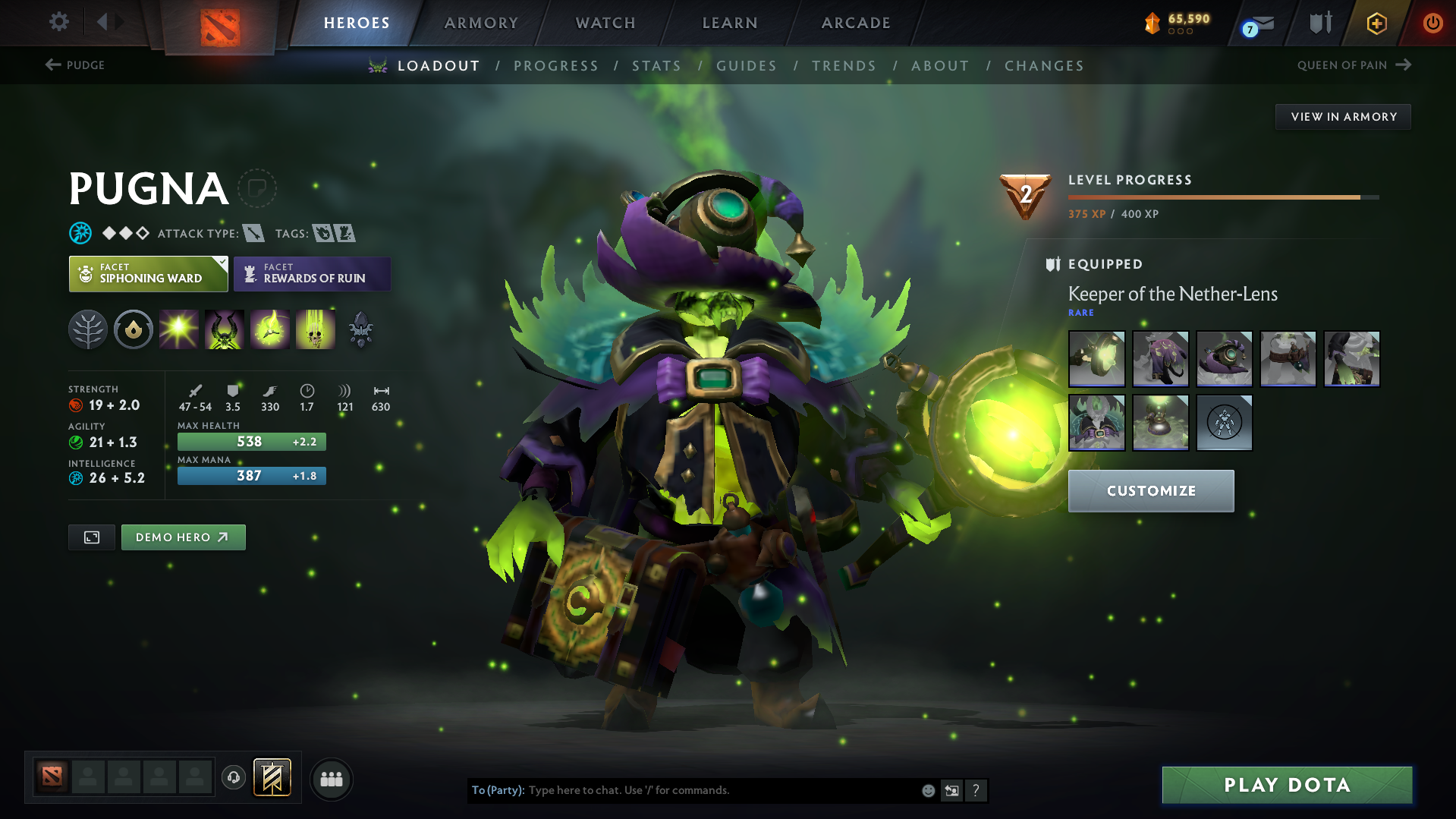Open the friends list with the people icon
The image size is (1456, 819).
tap(331, 779)
